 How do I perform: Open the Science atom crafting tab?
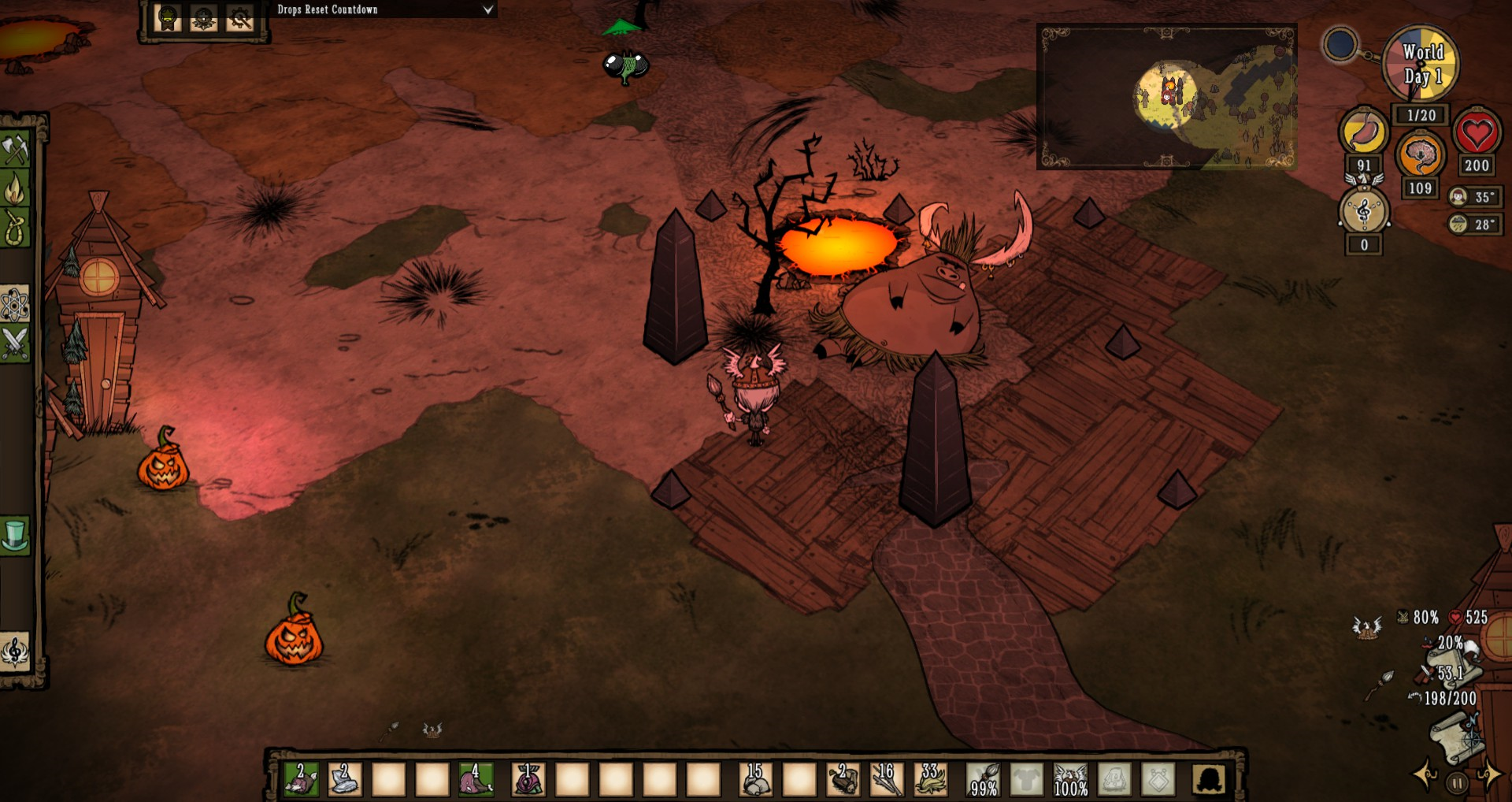tap(15, 304)
